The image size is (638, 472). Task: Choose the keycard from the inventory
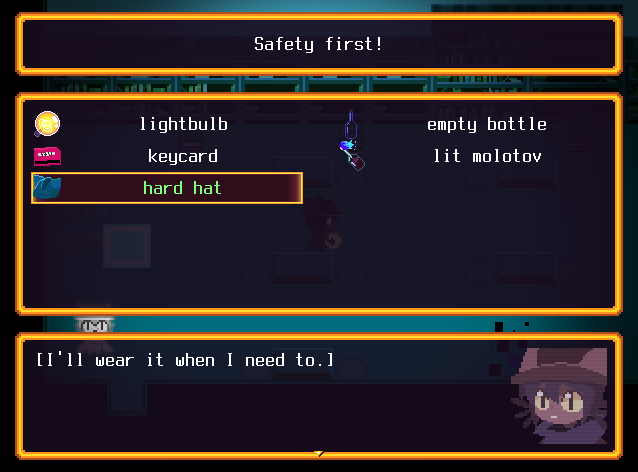tap(183, 156)
